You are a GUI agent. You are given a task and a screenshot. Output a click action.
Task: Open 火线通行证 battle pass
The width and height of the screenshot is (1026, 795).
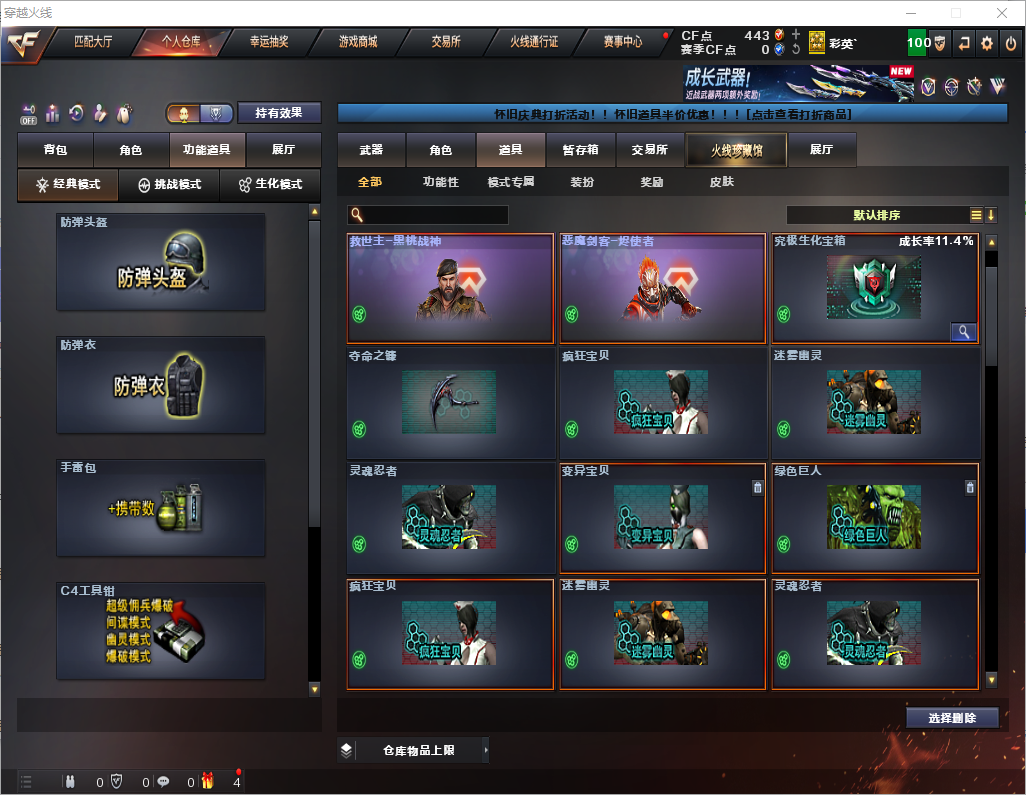(534, 43)
